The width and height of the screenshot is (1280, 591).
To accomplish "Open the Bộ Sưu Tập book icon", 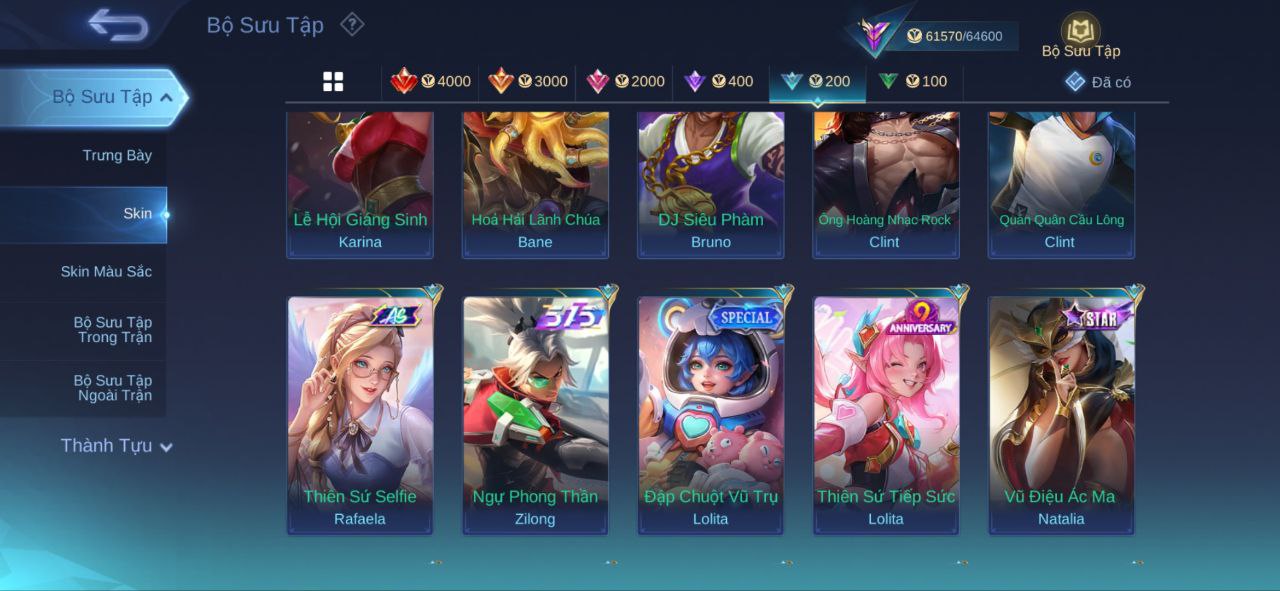I will tap(1080, 35).
